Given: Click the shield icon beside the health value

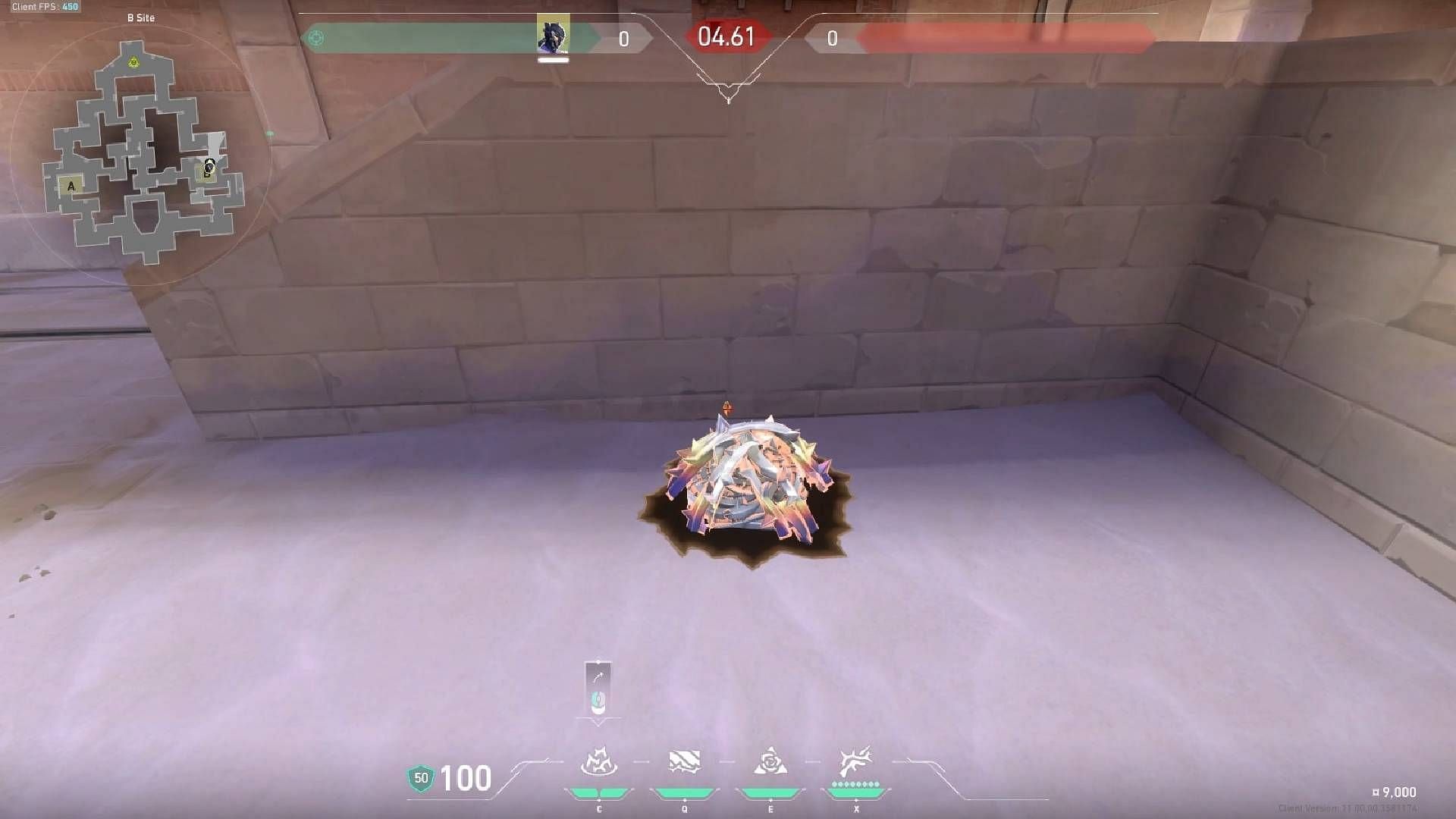Looking at the screenshot, I should (419, 778).
